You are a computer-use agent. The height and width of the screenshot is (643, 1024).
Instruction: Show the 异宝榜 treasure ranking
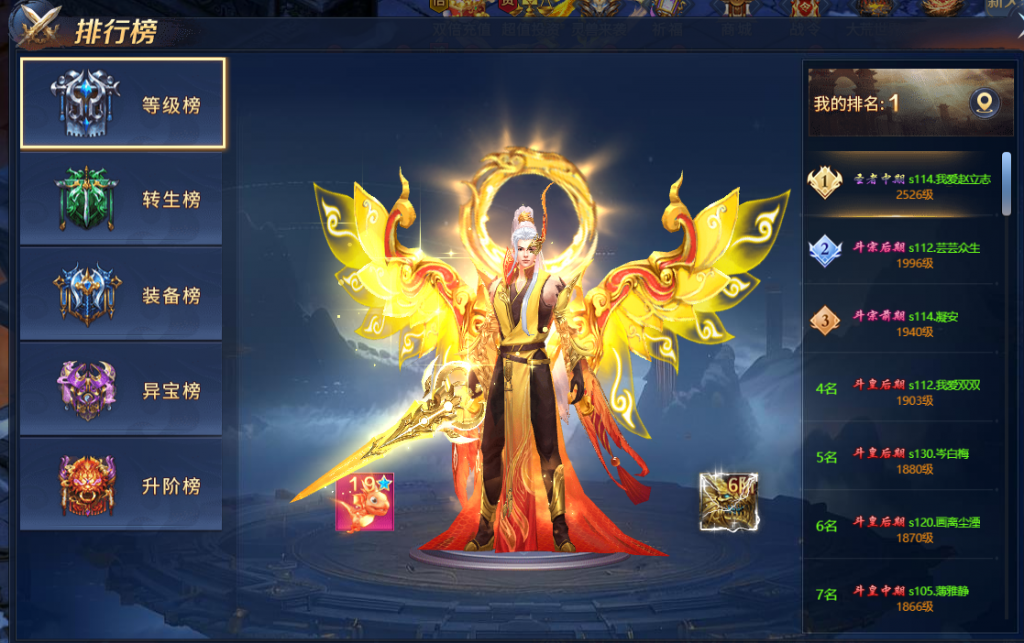[x=122, y=390]
